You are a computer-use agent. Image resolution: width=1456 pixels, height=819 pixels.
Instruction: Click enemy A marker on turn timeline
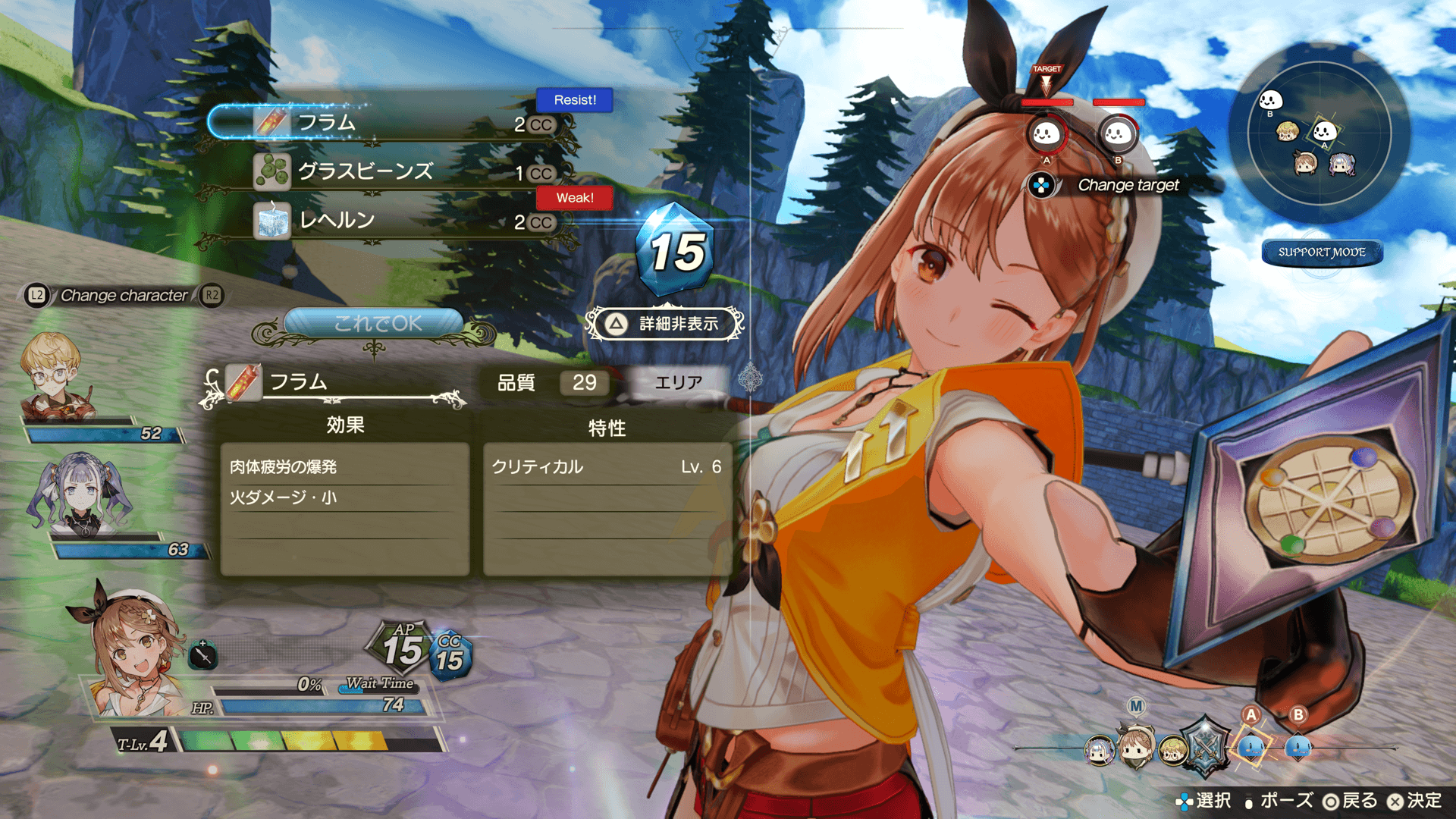(x=1250, y=745)
